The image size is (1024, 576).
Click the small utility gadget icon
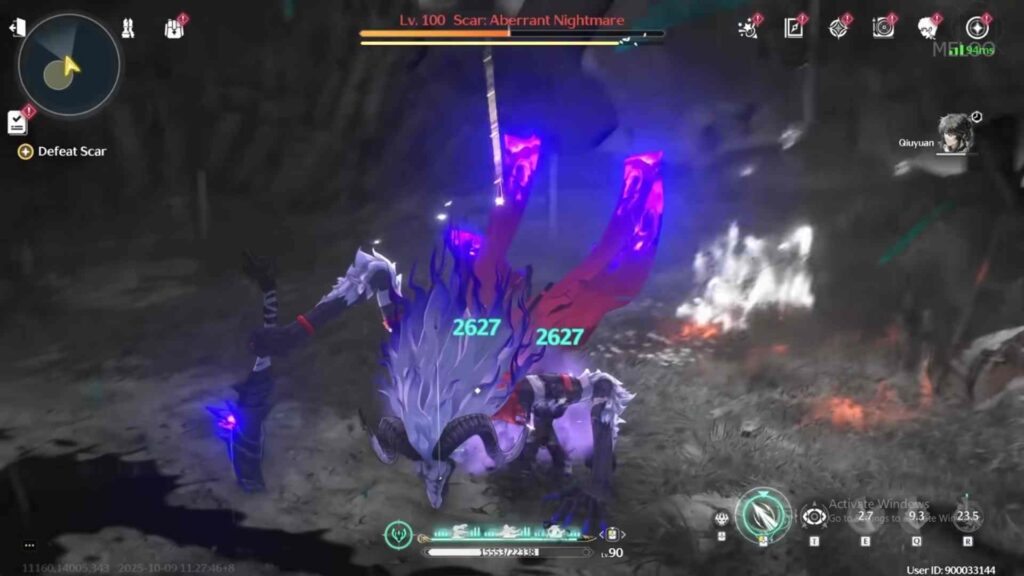click(721, 518)
